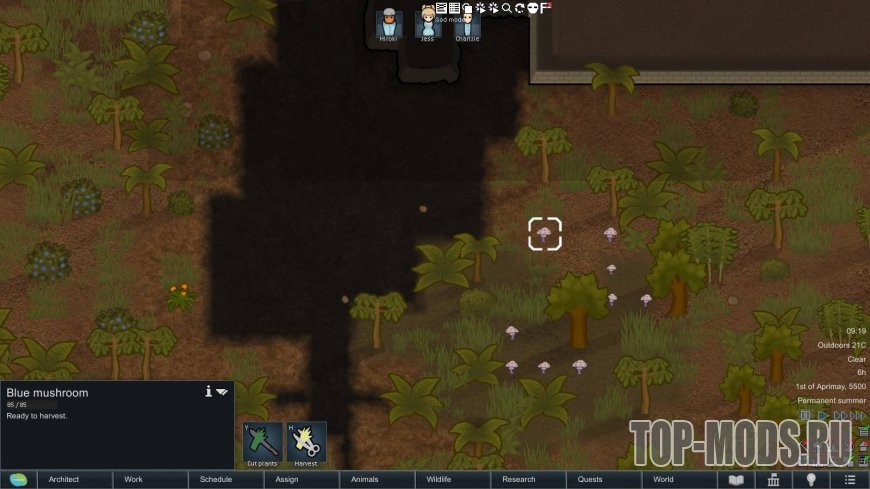
Task: Select colonist Jess's portrait
Action: 428,23
